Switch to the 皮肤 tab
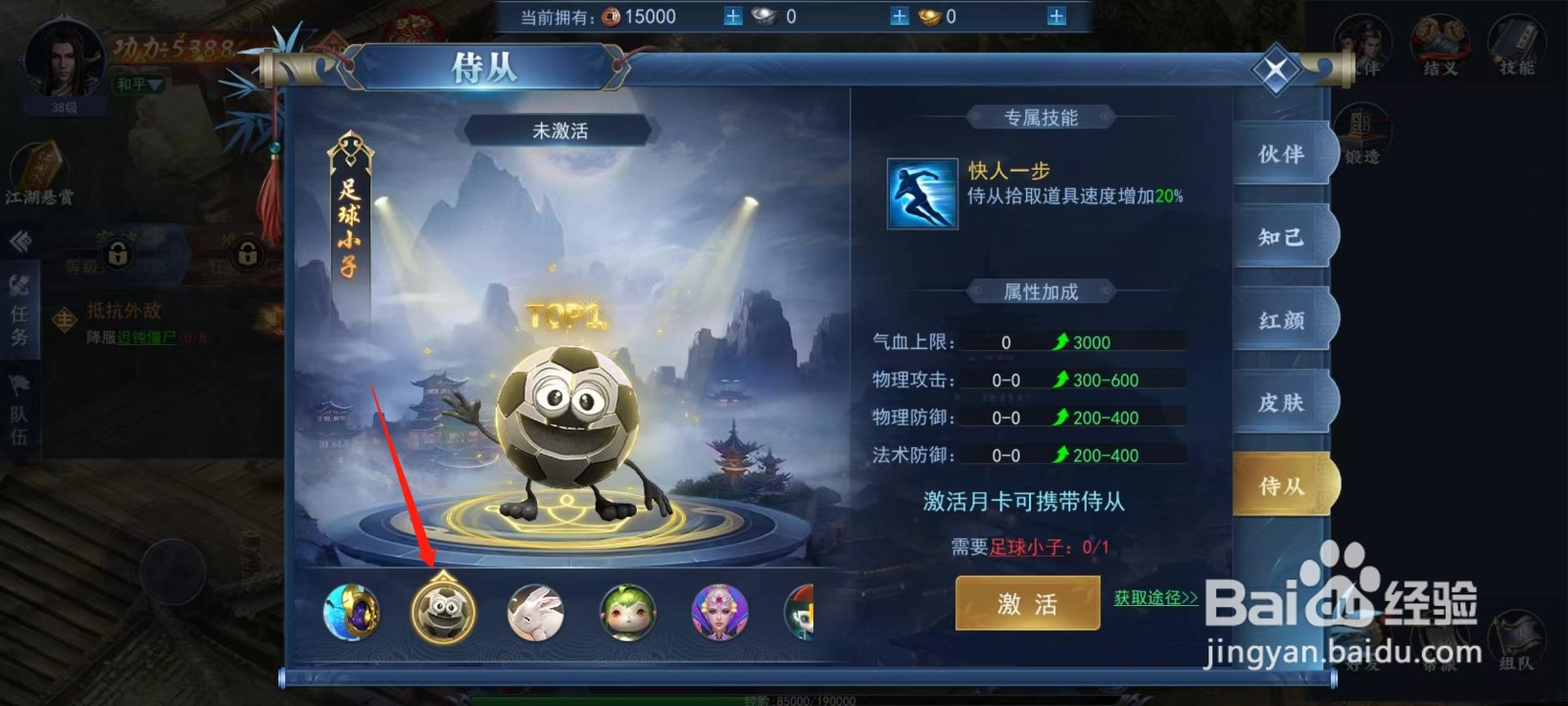 1281,404
